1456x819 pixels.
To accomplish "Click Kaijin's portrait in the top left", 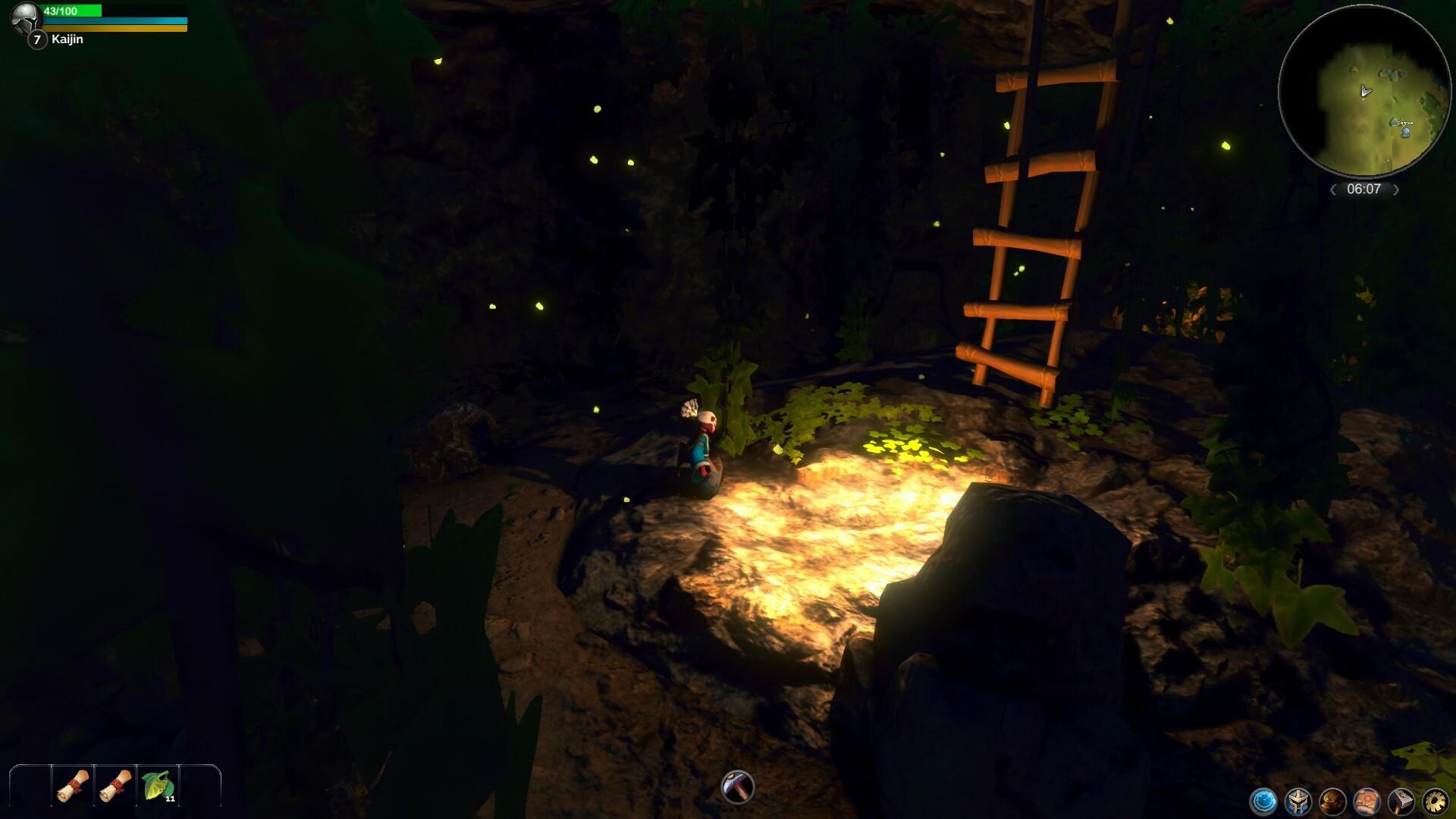I will pyautogui.click(x=27, y=18).
